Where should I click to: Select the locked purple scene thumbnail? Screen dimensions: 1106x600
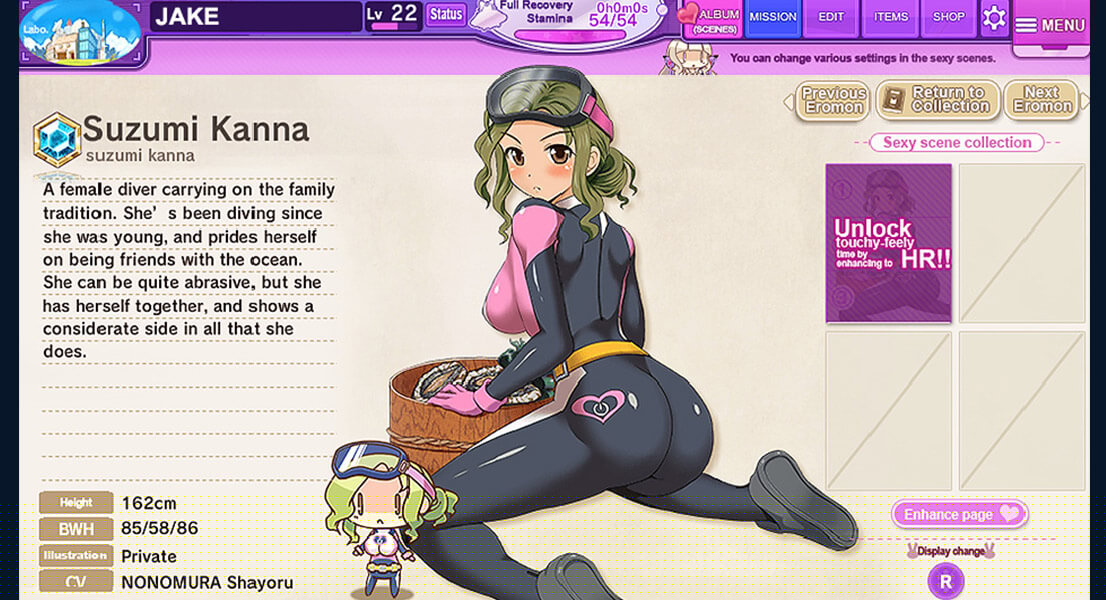click(888, 243)
